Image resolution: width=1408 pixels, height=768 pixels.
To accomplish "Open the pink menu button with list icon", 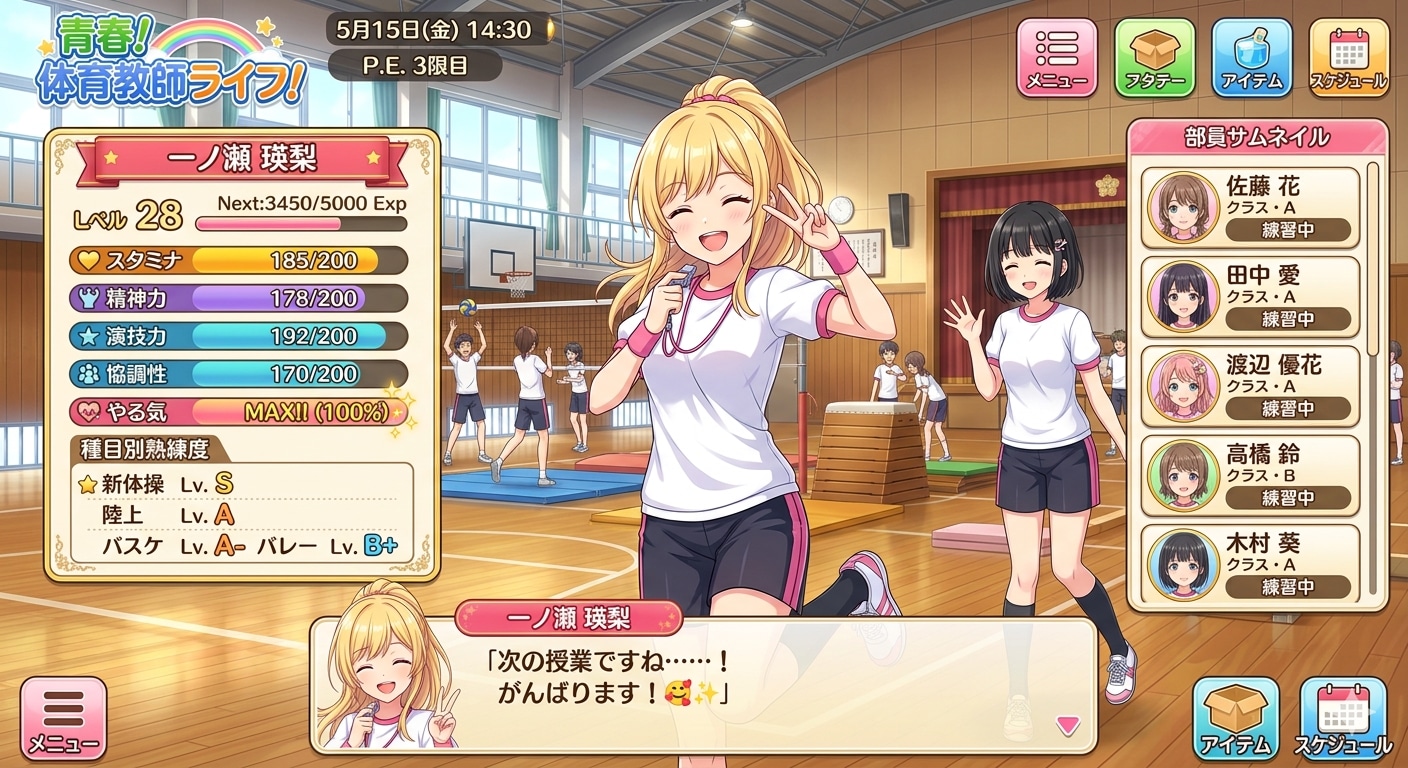I will coord(1056,58).
